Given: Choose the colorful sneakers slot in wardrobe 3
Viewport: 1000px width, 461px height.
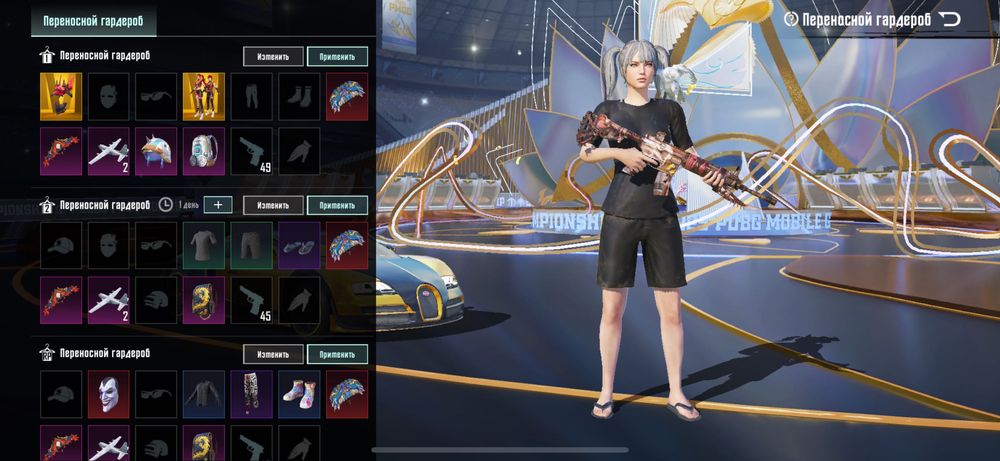Looking at the screenshot, I should [x=299, y=391].
